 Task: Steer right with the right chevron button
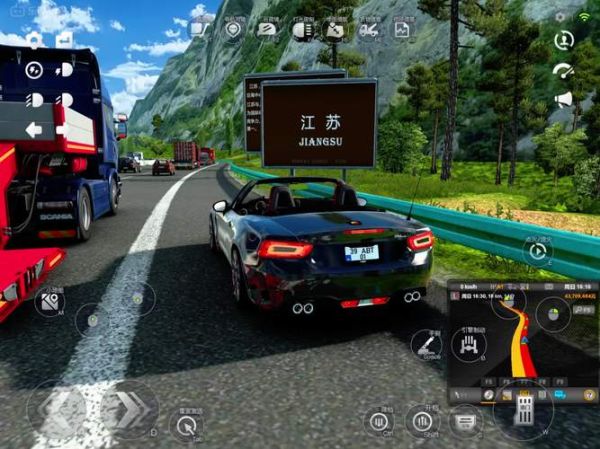[129, 409]
